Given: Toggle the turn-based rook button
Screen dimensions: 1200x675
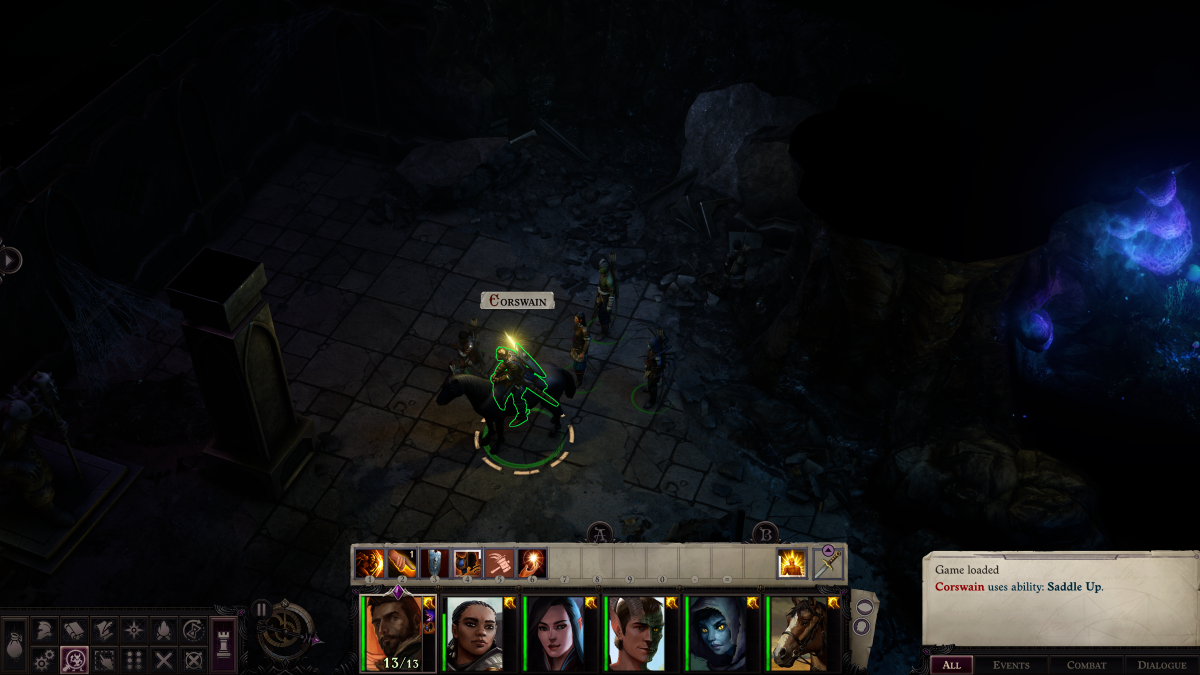Looking at the screenshot, I should pyautogui.click(x=224, y=641).
